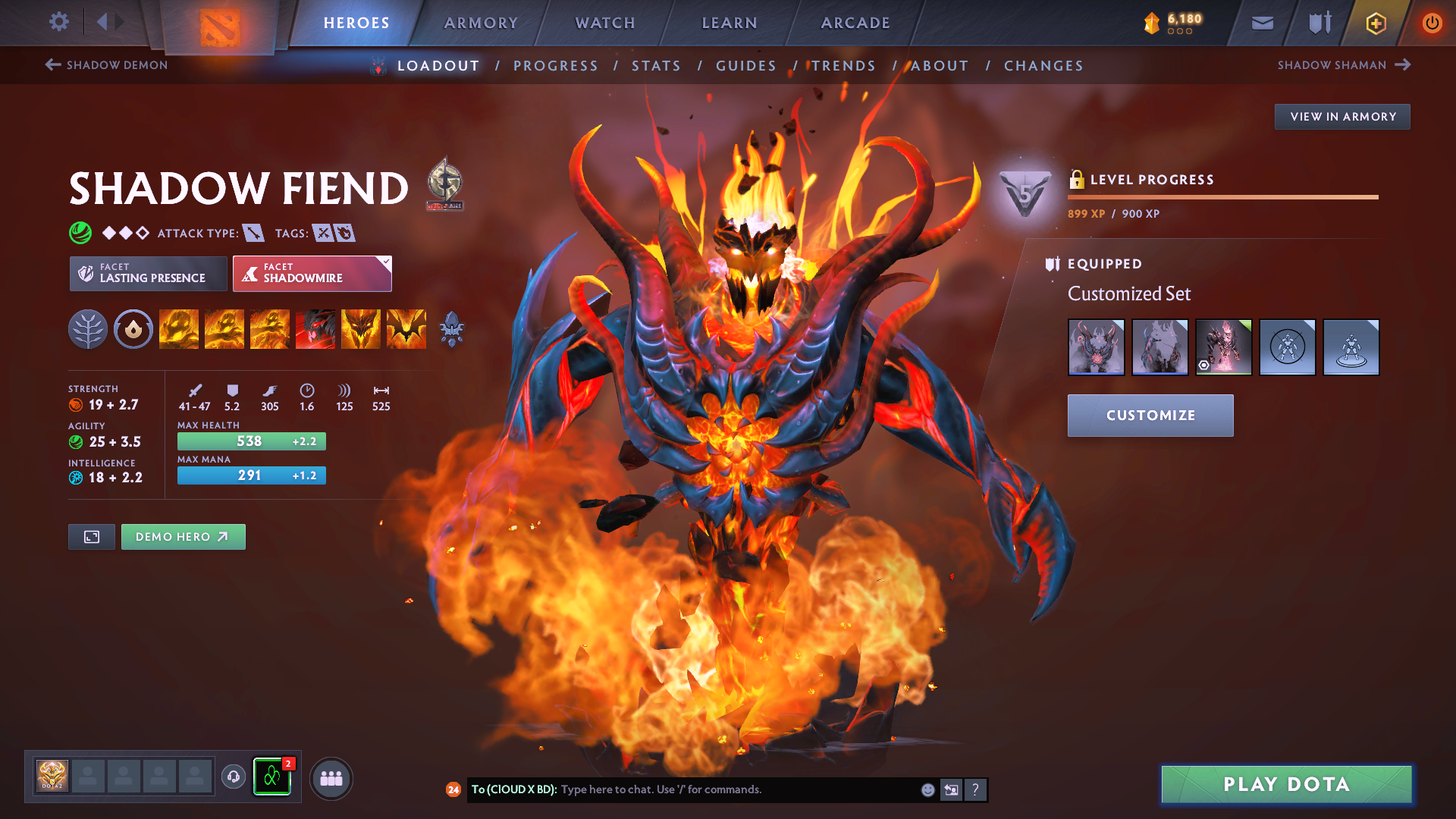Switch to the STATS tab
This screenshot has height=819, width=1456.
click(x=656, y=65)
